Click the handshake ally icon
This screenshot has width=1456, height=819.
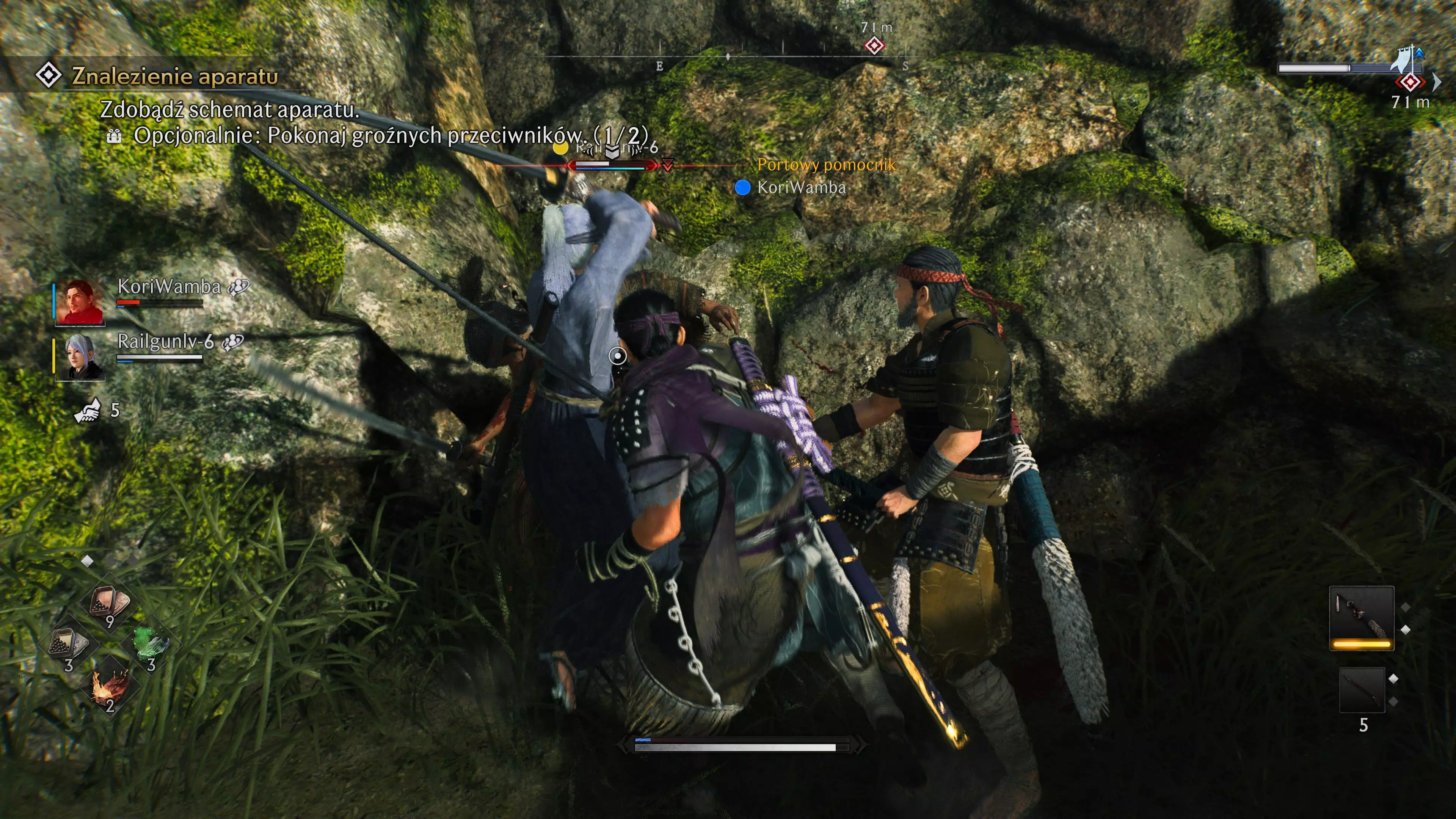pyautogui.click(x=88, y=410)
